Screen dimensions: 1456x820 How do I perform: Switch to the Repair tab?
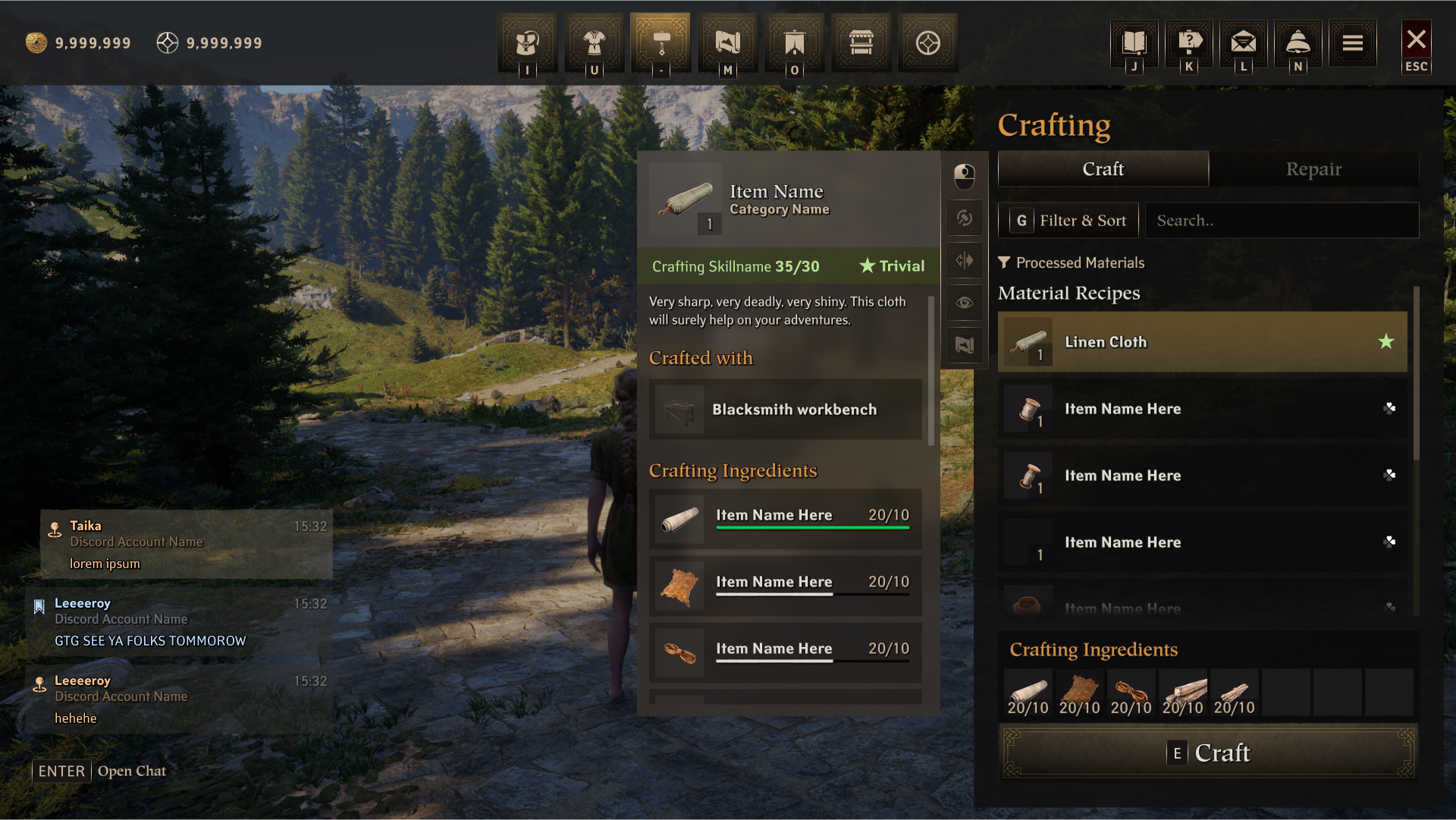(1313, 169)
